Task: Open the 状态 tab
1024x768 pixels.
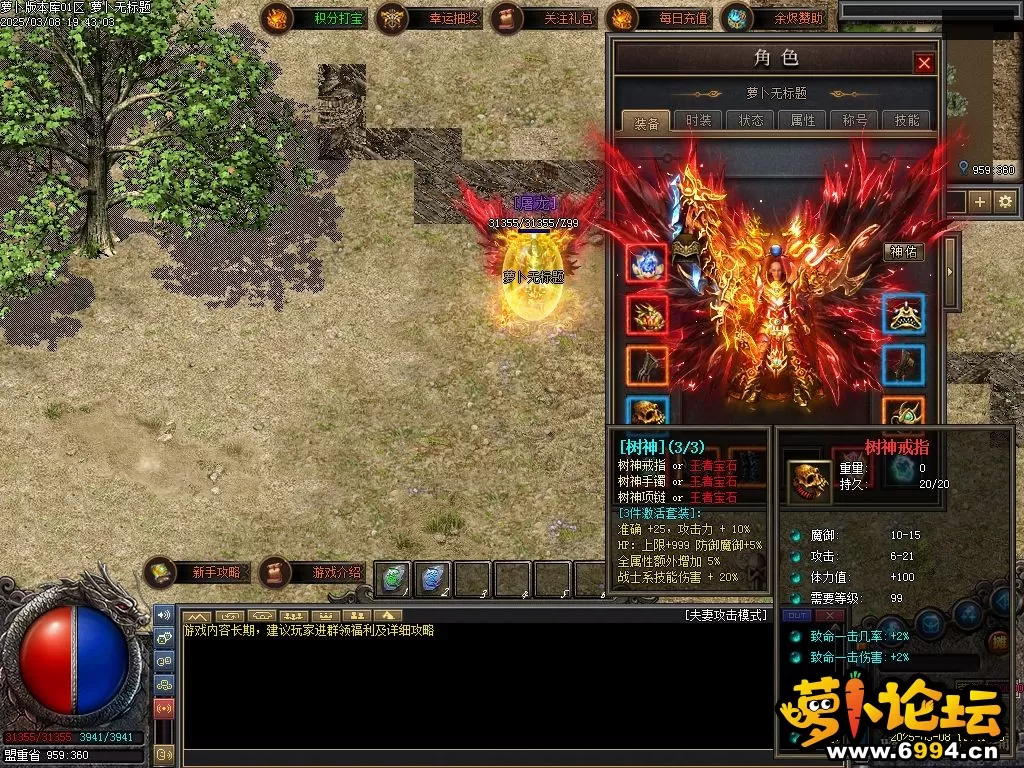Action: pyautogui.click(x=750, y=120)
